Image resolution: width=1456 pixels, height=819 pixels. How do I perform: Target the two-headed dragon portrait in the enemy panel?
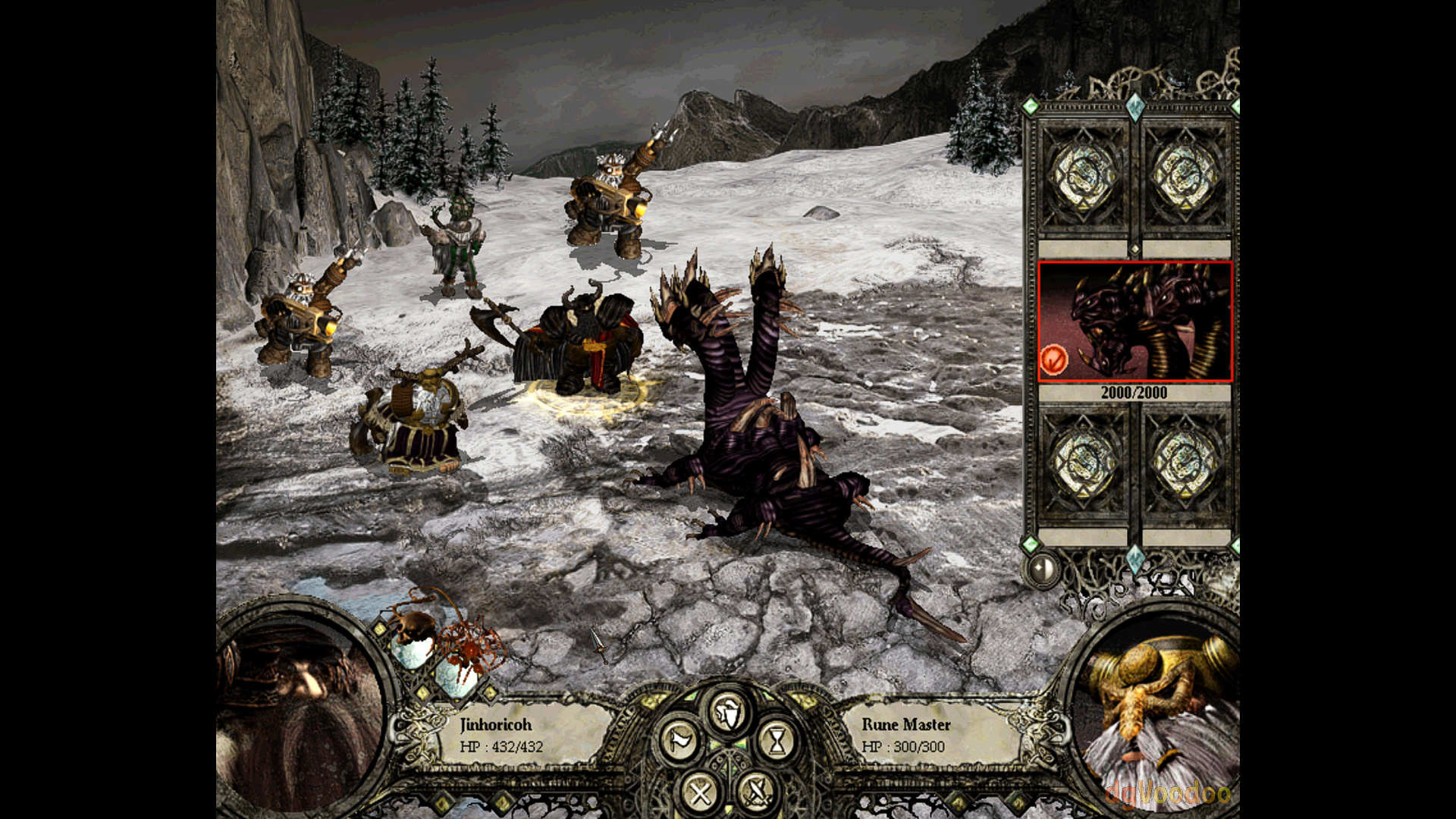[x=1135, y=322]
